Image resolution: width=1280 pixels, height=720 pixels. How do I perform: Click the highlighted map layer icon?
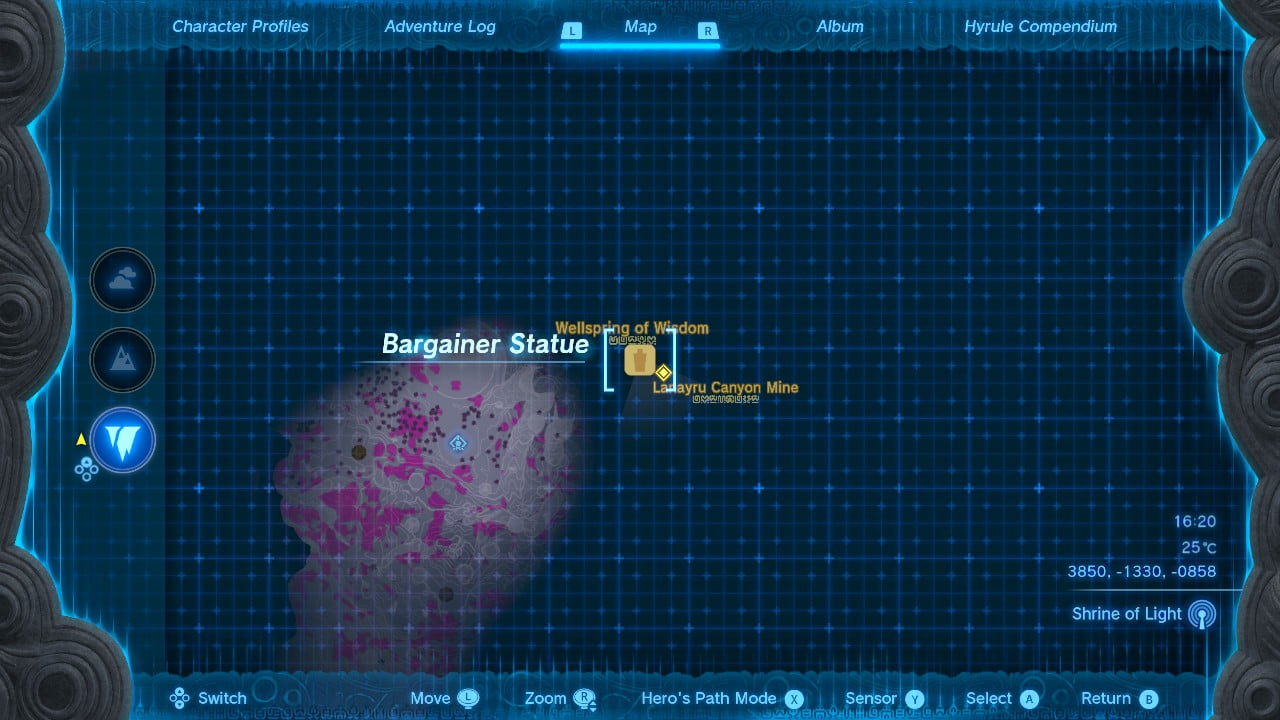[x=122, y=440]
